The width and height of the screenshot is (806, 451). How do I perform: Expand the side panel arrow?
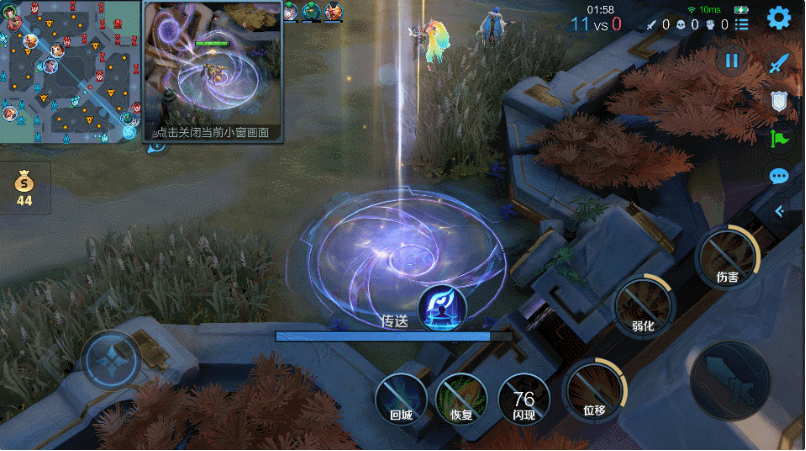tap(780, 211)
